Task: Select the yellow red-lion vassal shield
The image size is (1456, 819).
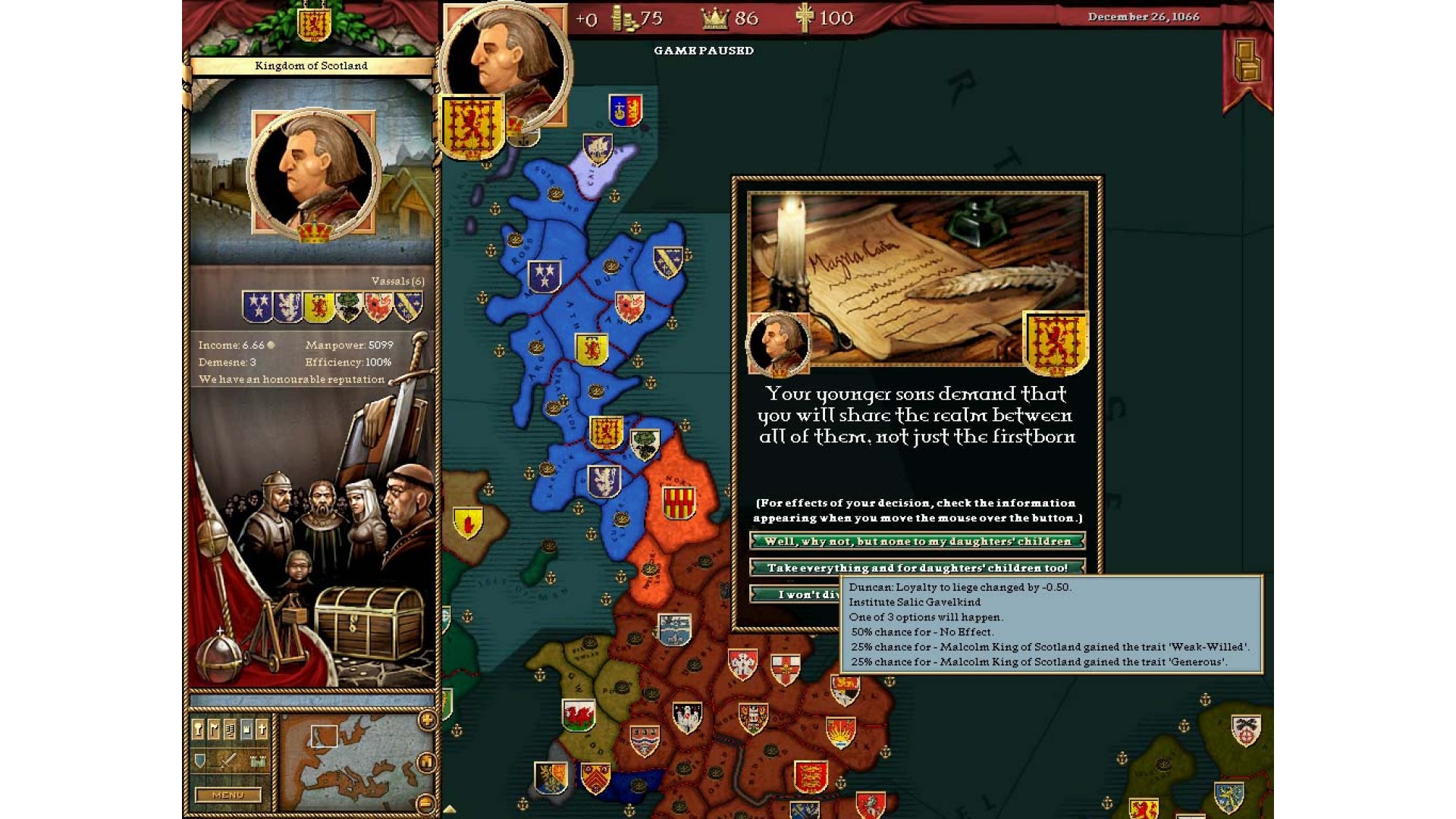Action: 318,307
